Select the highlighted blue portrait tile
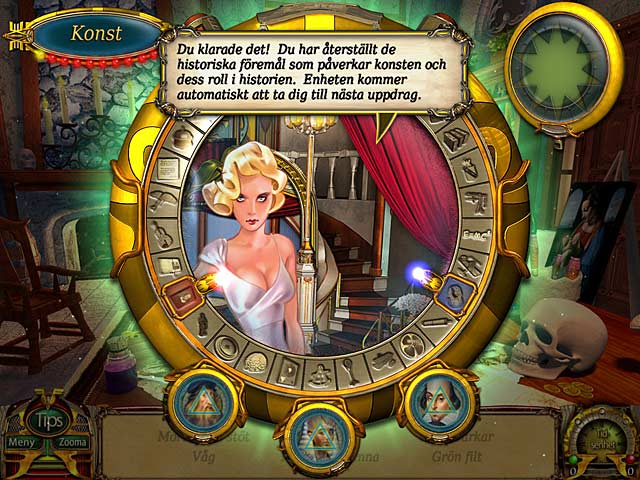Viewport: 640px width, 480px height. tap(451, 291)
